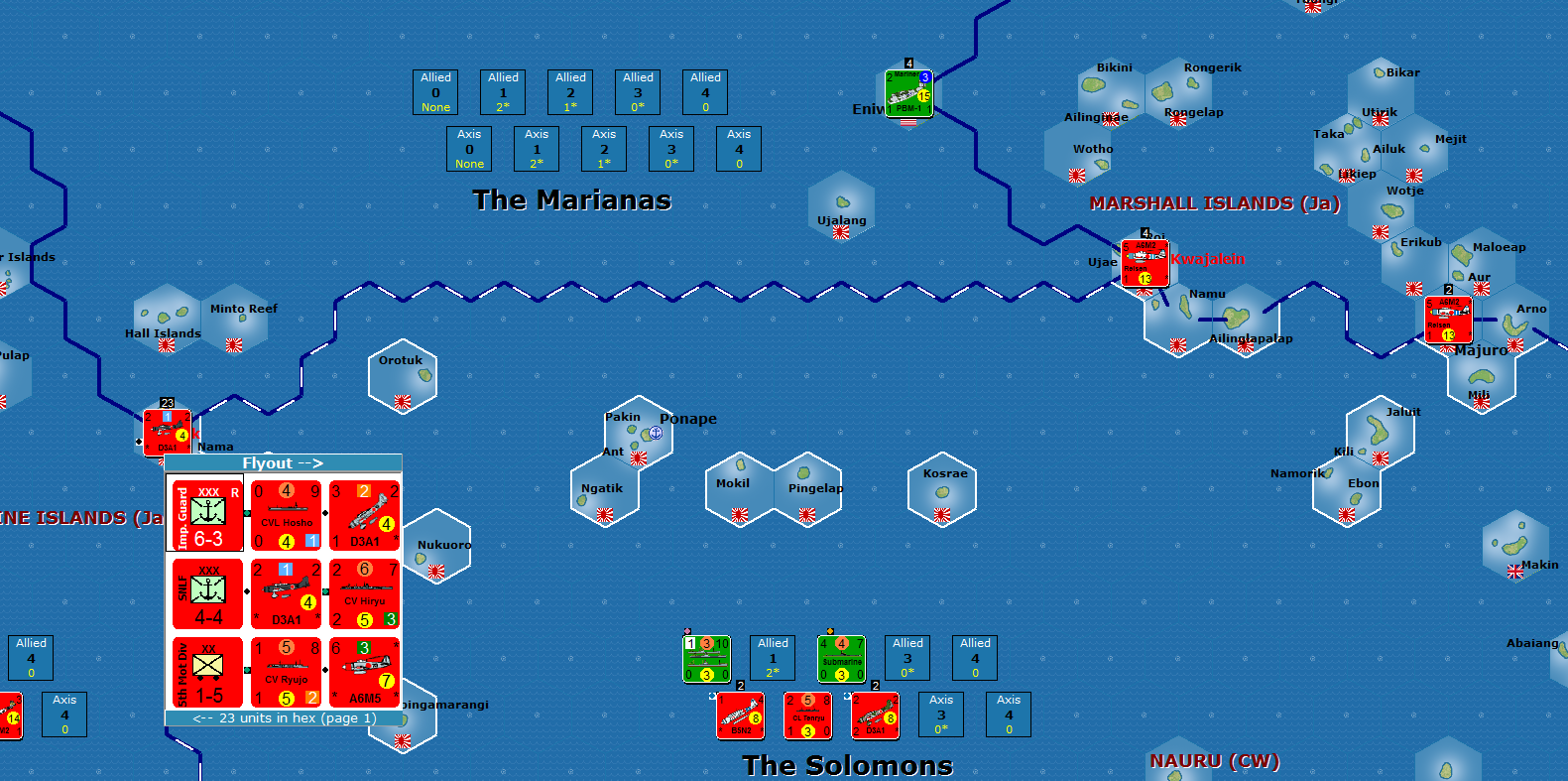Click the Flyout --> panel header
The height and width of the screenshot is (781, 1568).
tap(283, 462)
